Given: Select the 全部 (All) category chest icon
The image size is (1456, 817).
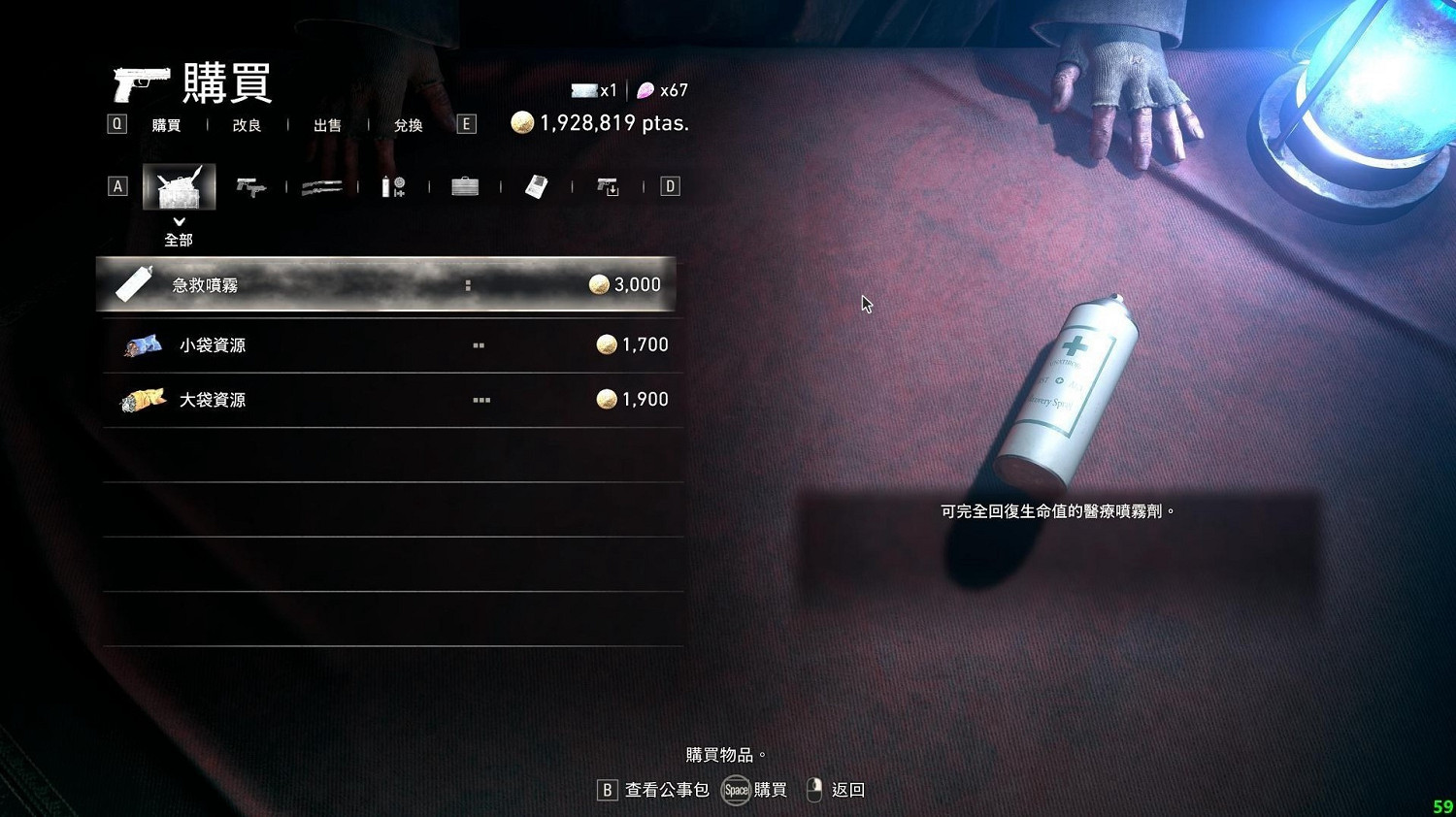Looking at the screenshot, I should [178, 185].
